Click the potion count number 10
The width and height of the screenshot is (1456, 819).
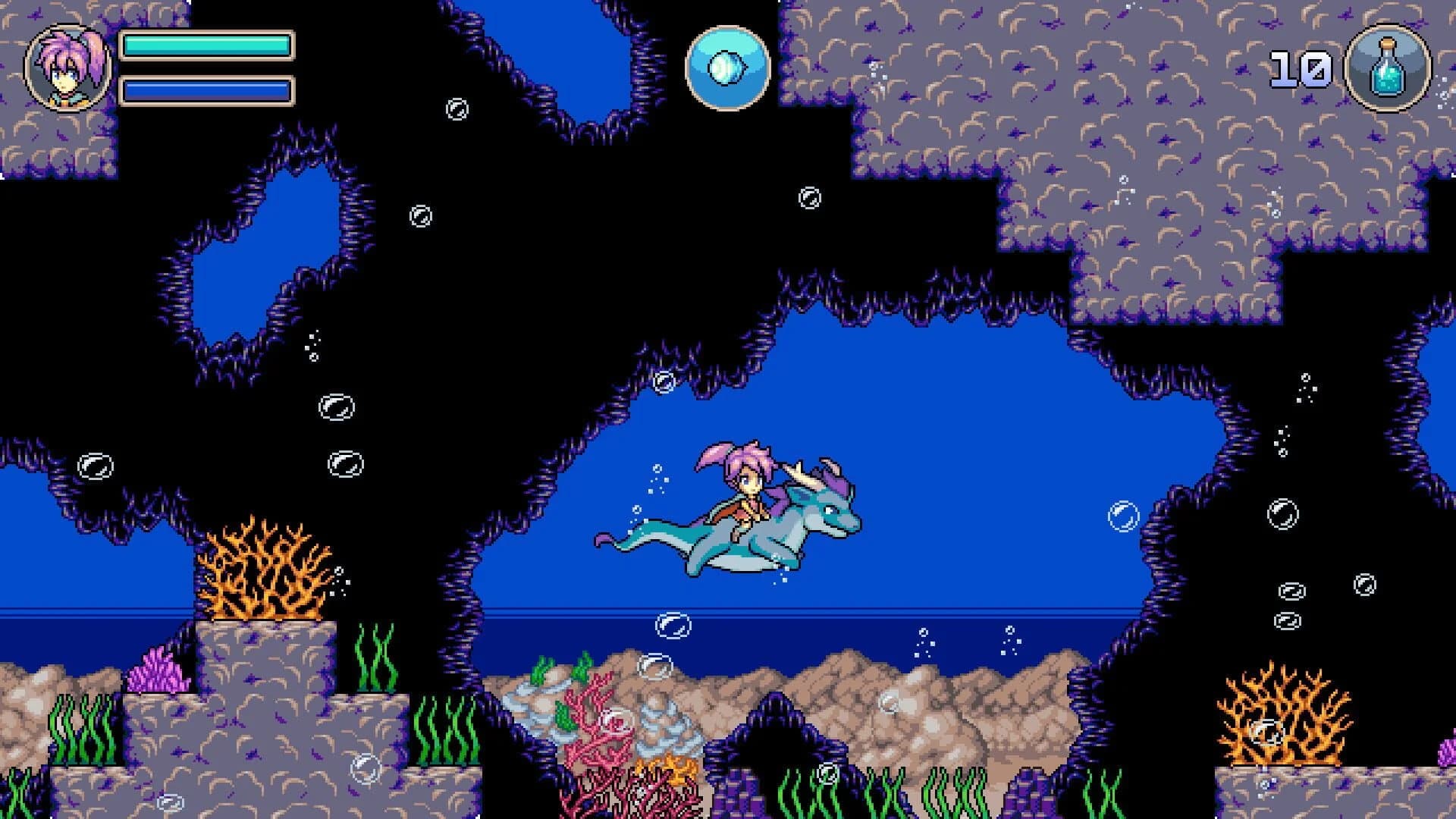click(1298, 68)
